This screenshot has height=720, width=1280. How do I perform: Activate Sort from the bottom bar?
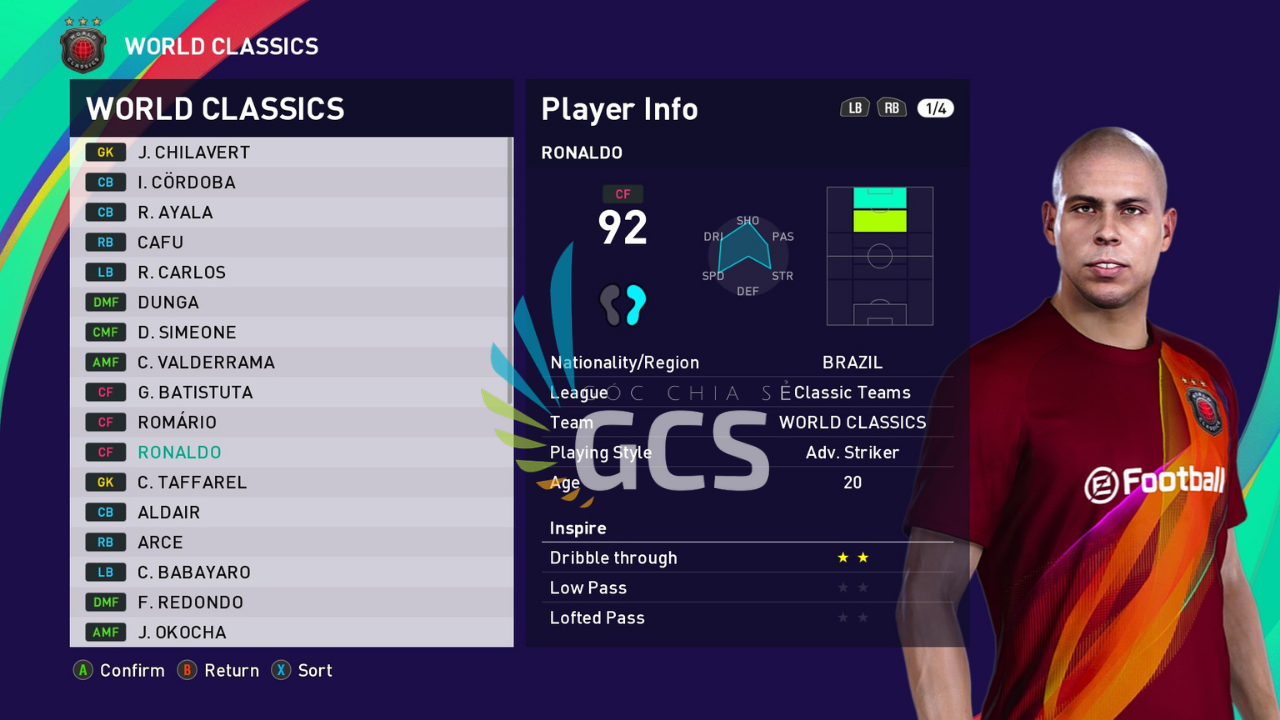click(302, 671)
